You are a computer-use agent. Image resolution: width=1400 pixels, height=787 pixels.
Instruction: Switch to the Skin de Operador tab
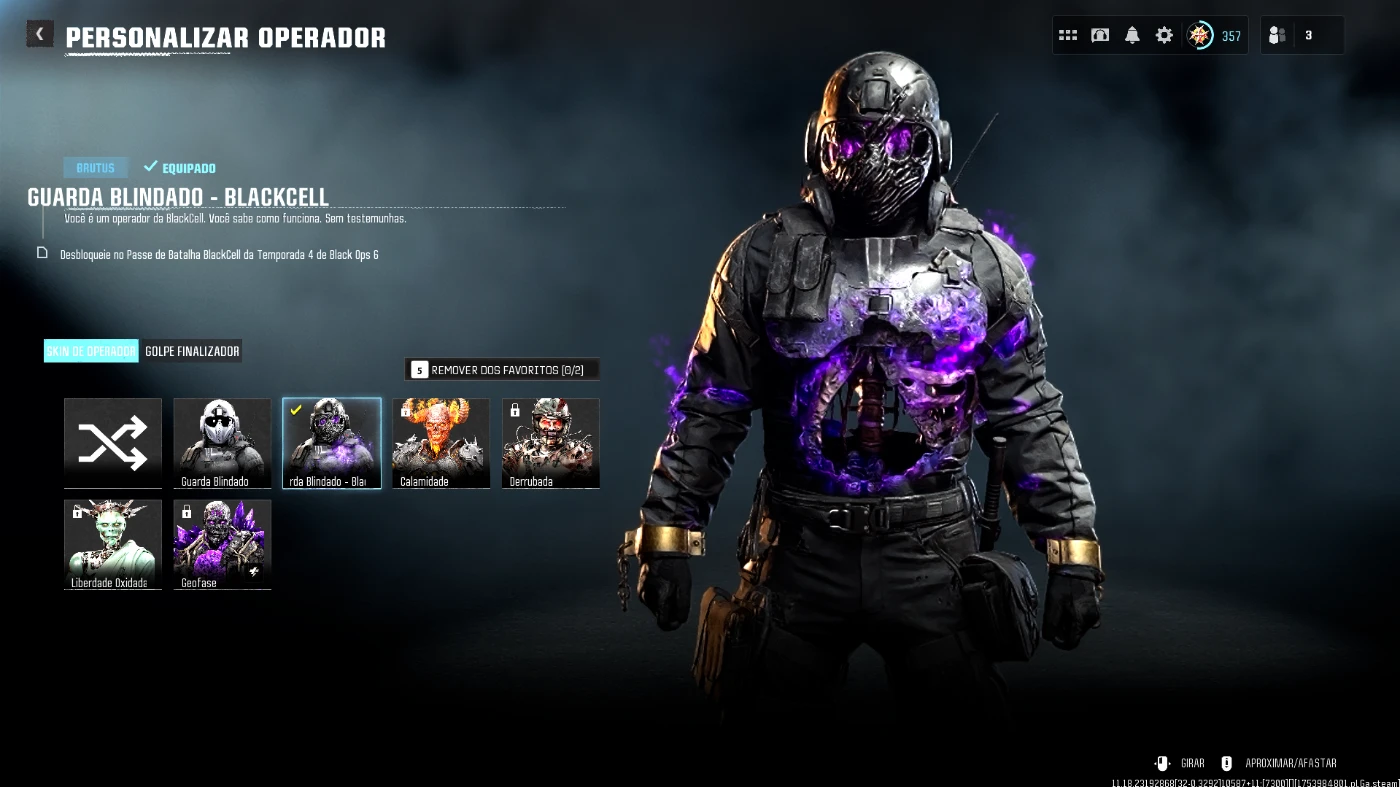(91, 351)
